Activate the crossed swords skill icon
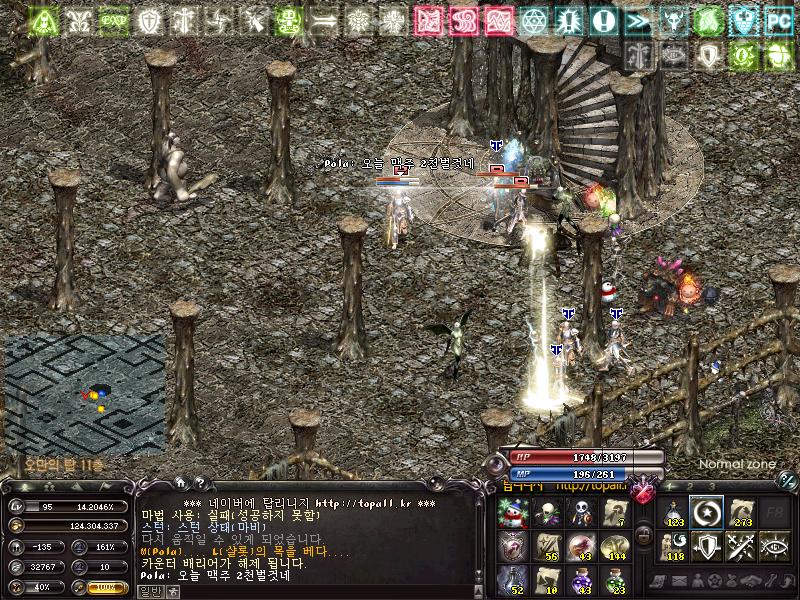 [740, 546]
